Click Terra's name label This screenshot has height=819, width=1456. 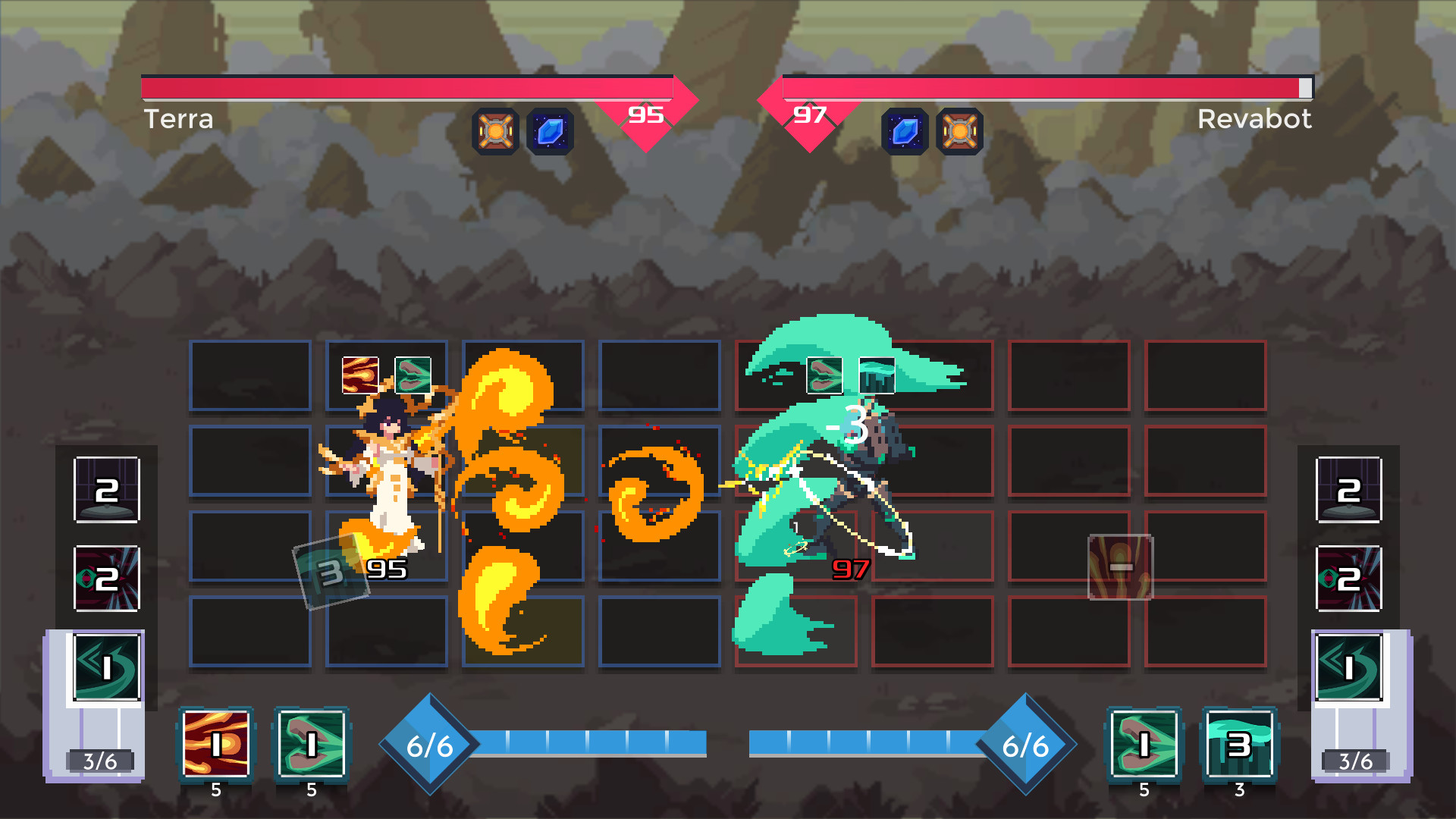179,119
